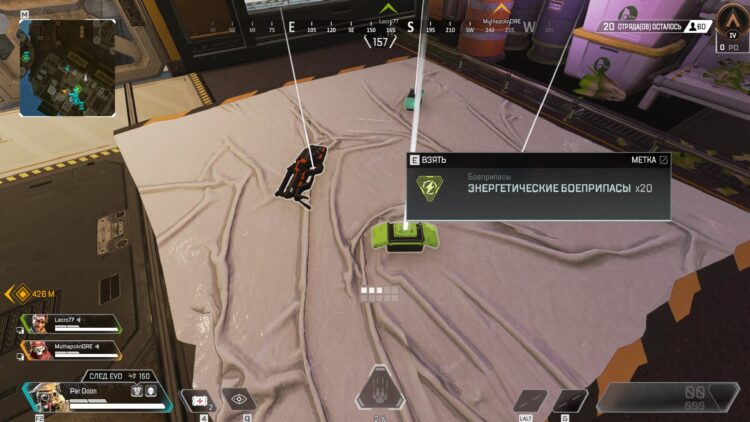Screen dimensions: 750x422
Task: Open the minimap
Action: (x=66, y=69)
